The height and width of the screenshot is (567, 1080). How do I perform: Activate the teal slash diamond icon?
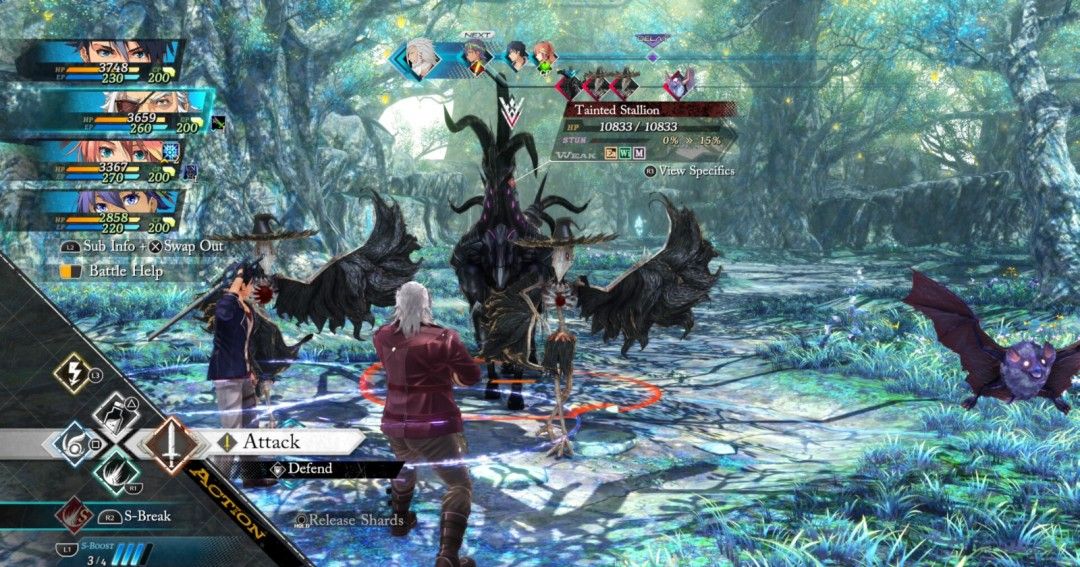click(116, 471)
